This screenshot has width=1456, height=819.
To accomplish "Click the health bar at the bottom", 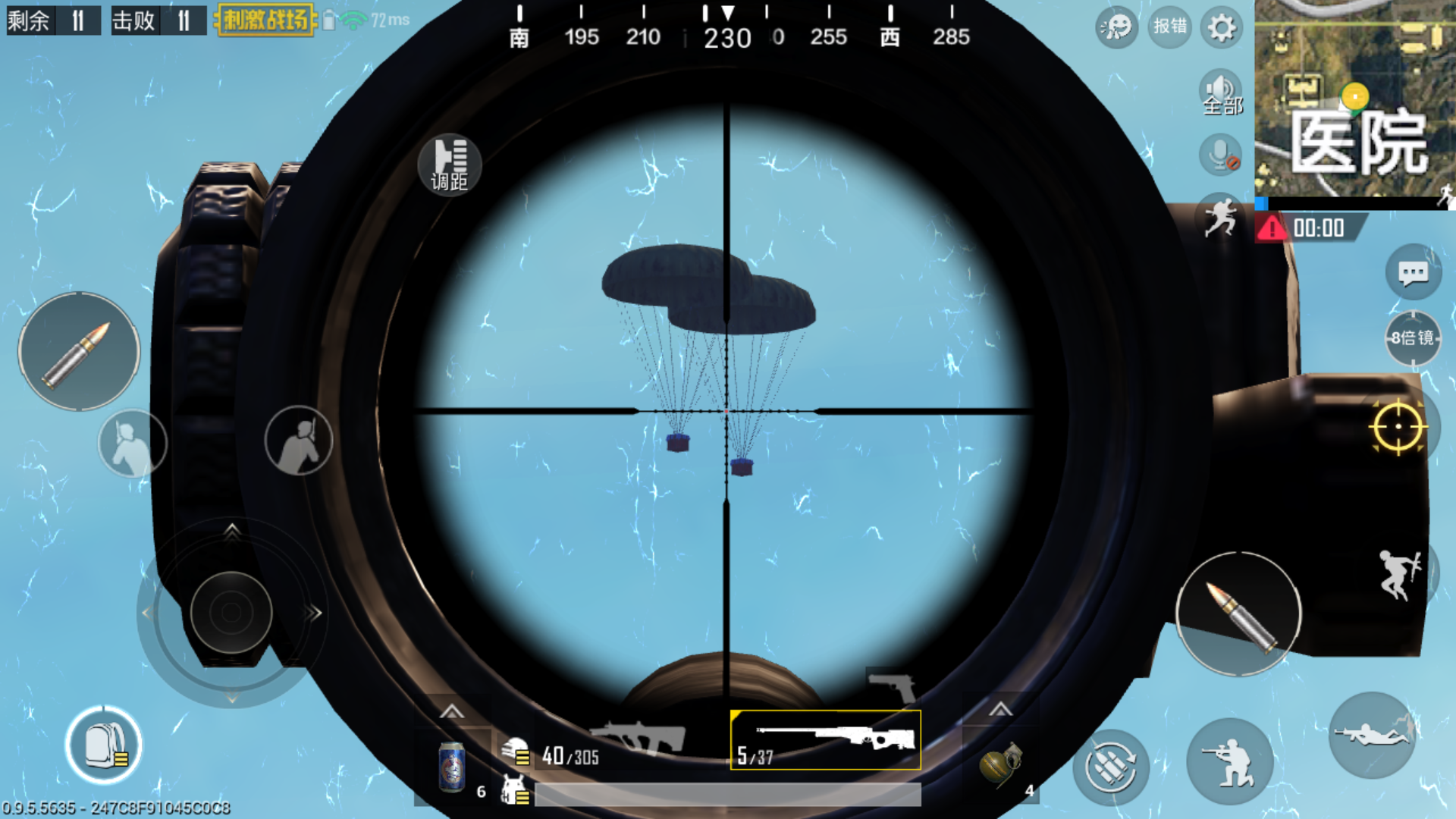I will 728,794.
